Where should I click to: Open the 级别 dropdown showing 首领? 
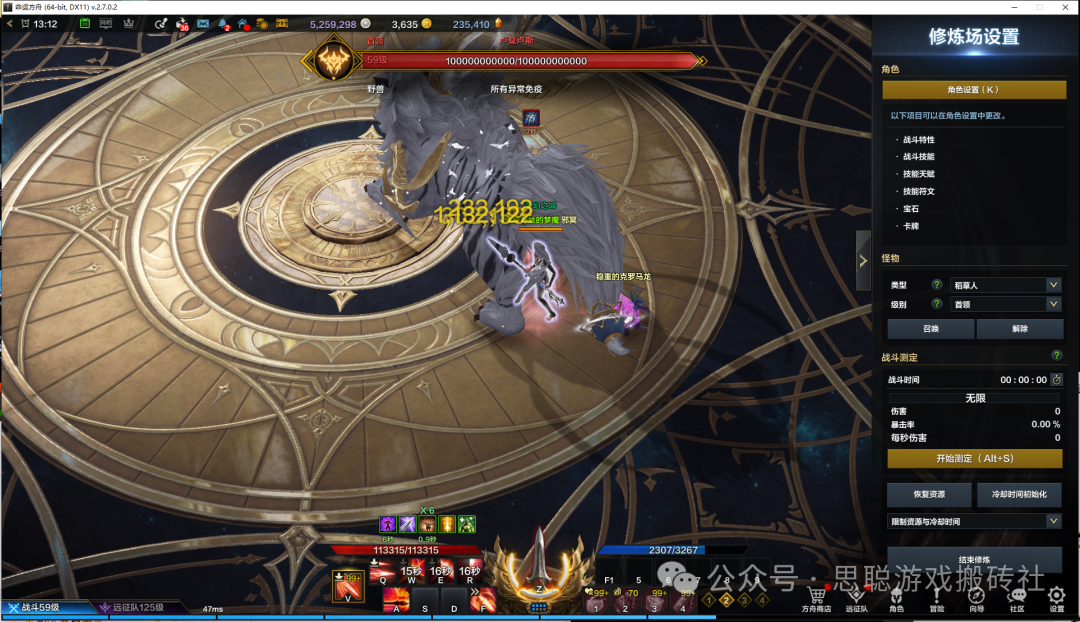[x=1004, y=304]
